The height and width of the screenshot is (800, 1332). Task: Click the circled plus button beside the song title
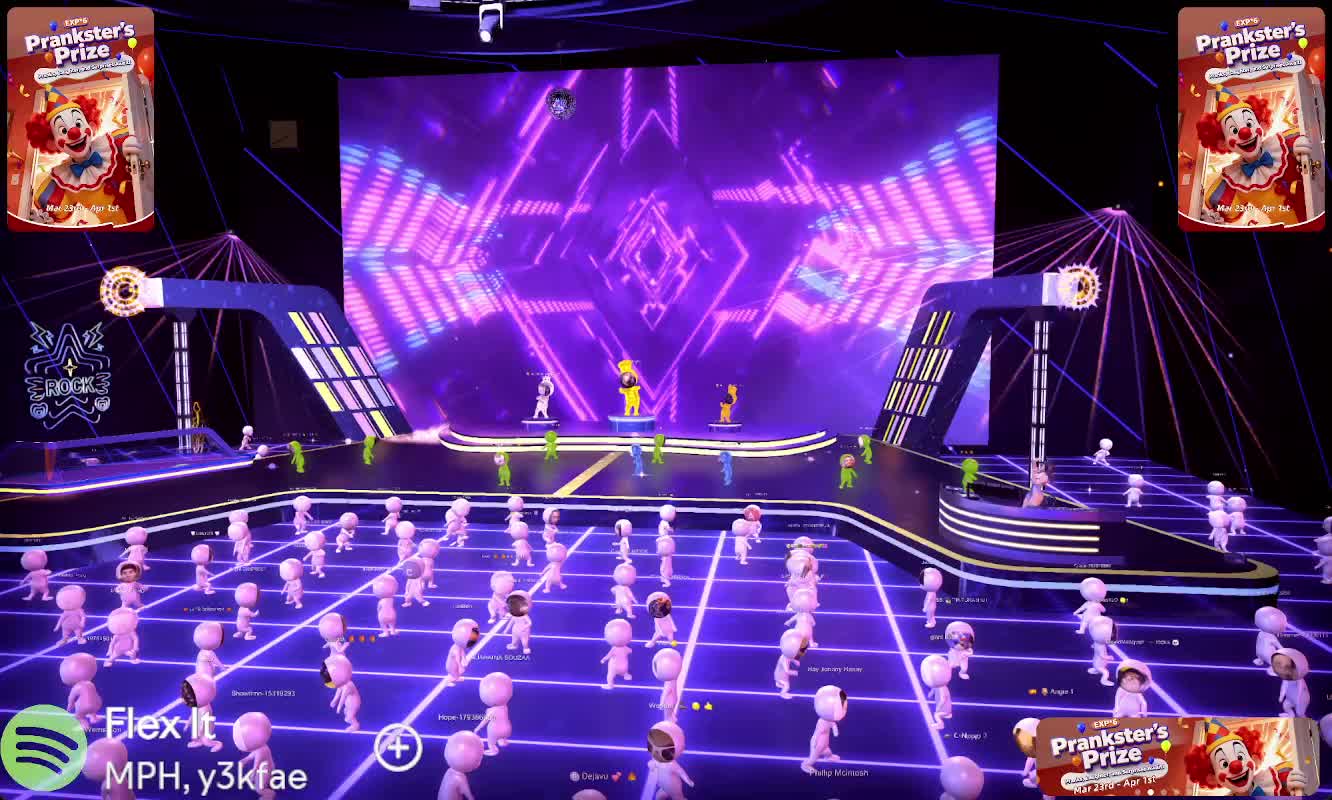point(398,748)
